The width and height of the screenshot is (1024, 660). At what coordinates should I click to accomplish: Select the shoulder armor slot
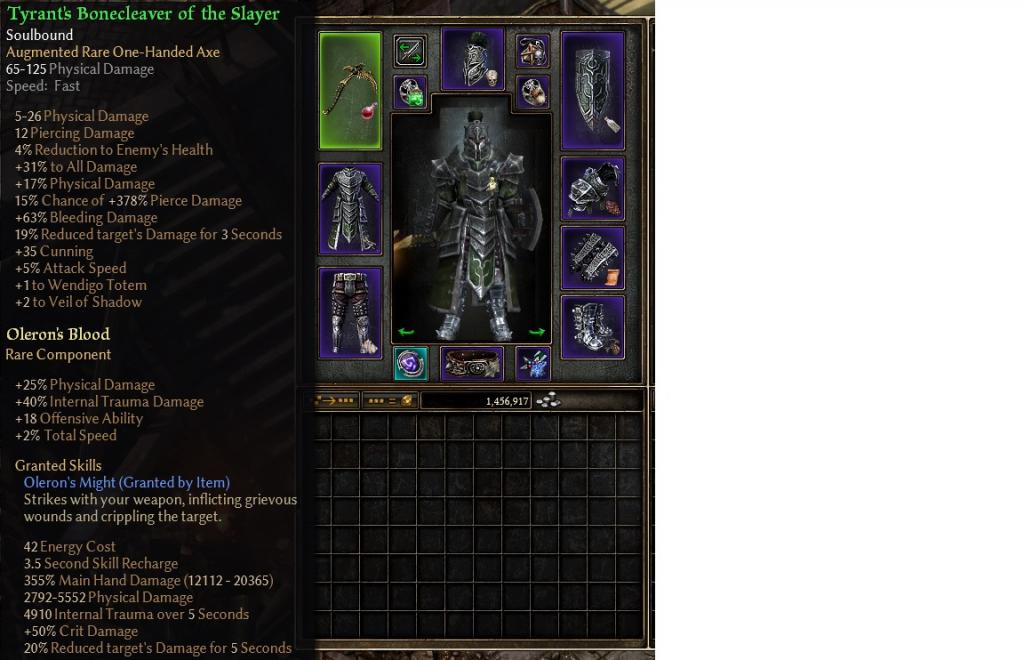click(593, 189)
